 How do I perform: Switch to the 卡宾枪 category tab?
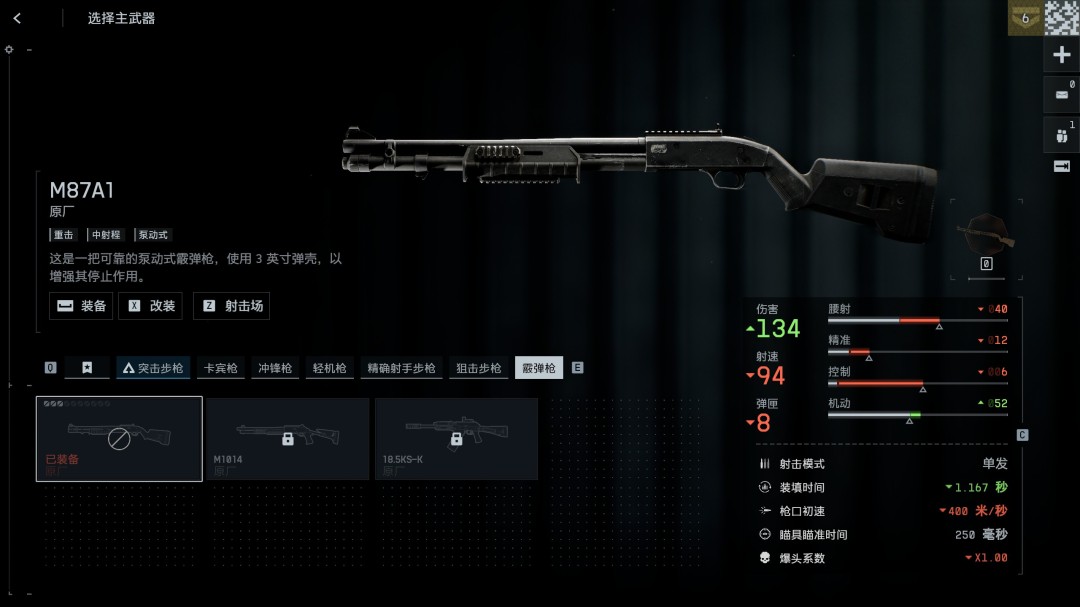[x=221, y=368]
